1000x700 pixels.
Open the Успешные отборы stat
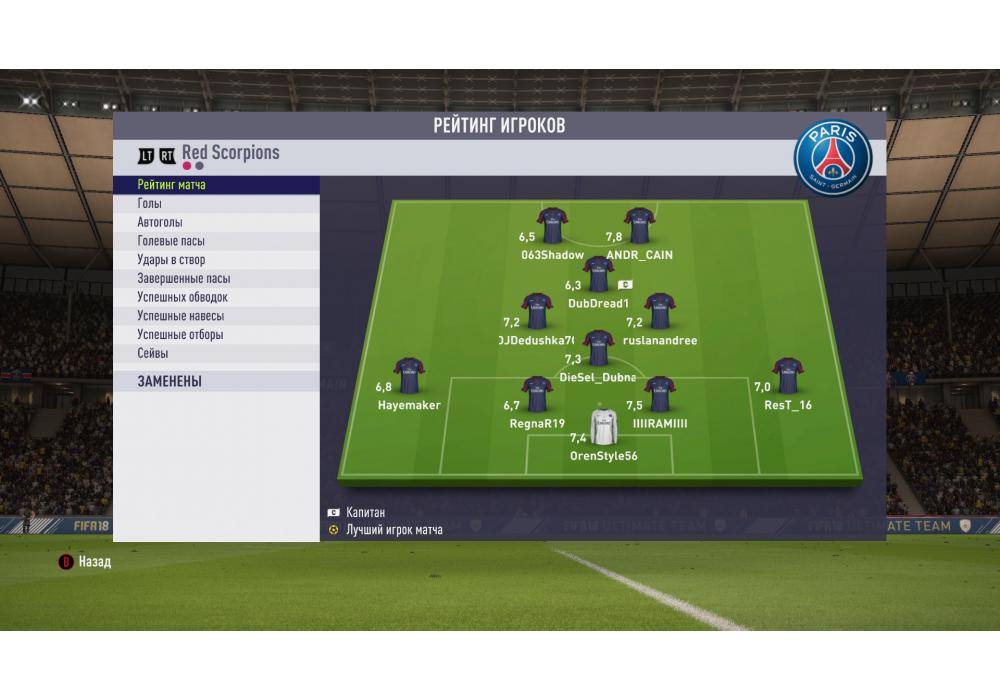(x=216, y=335)
